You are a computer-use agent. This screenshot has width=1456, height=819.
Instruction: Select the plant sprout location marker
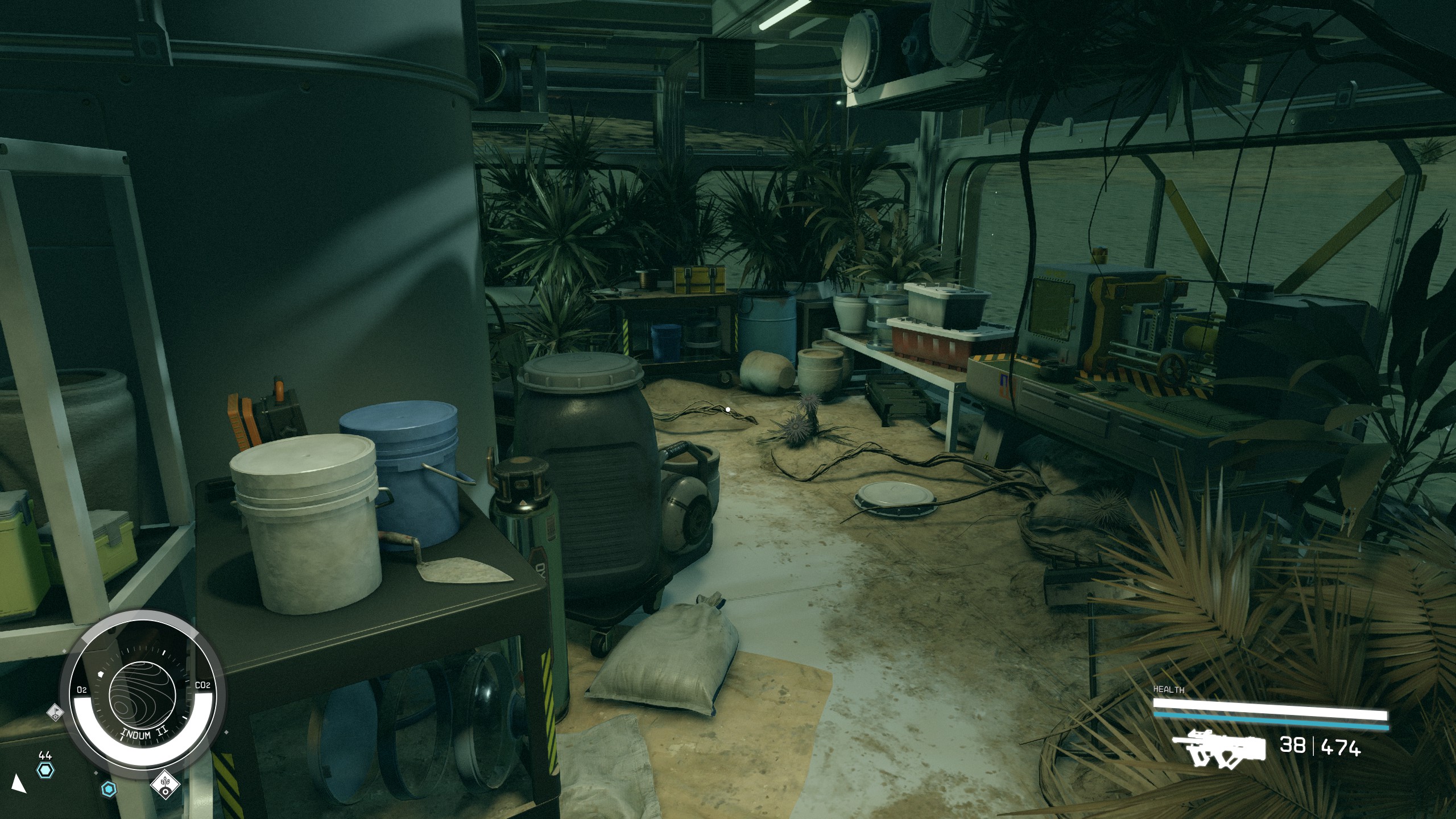click(x=165, y=785)
